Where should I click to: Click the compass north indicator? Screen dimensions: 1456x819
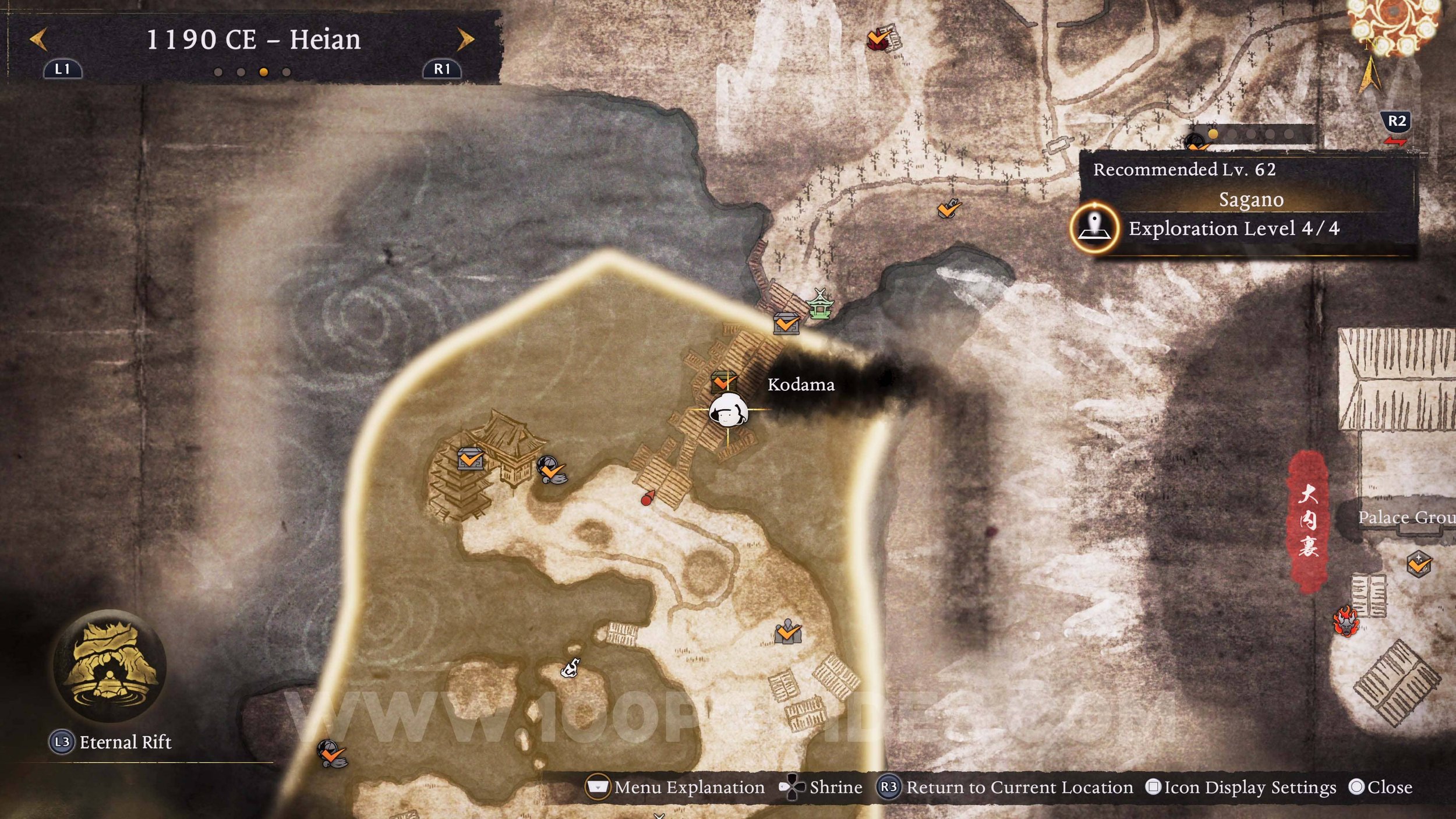point(1370,73)
